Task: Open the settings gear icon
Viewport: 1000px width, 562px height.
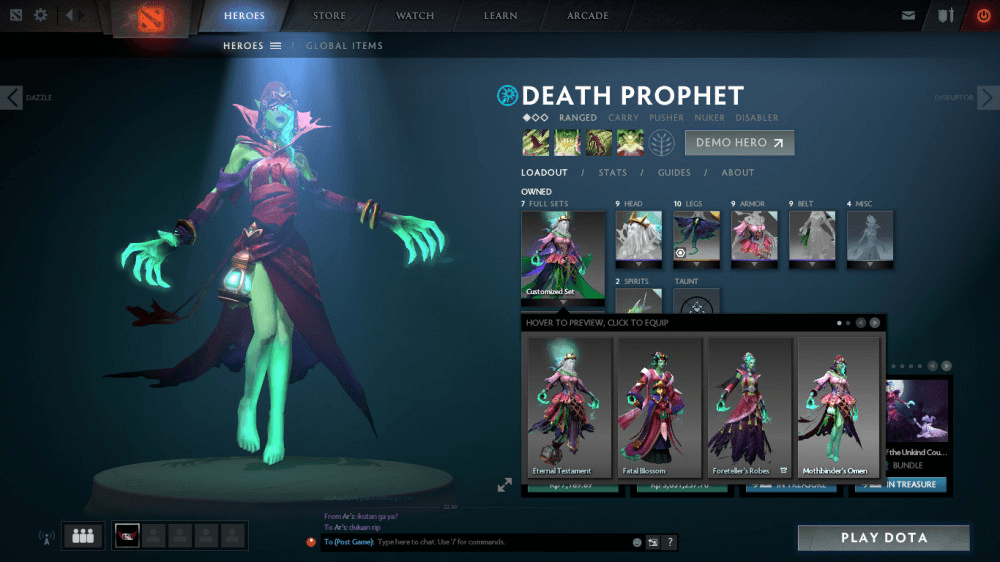Action: pyautogui.click(x=41, y=15)
